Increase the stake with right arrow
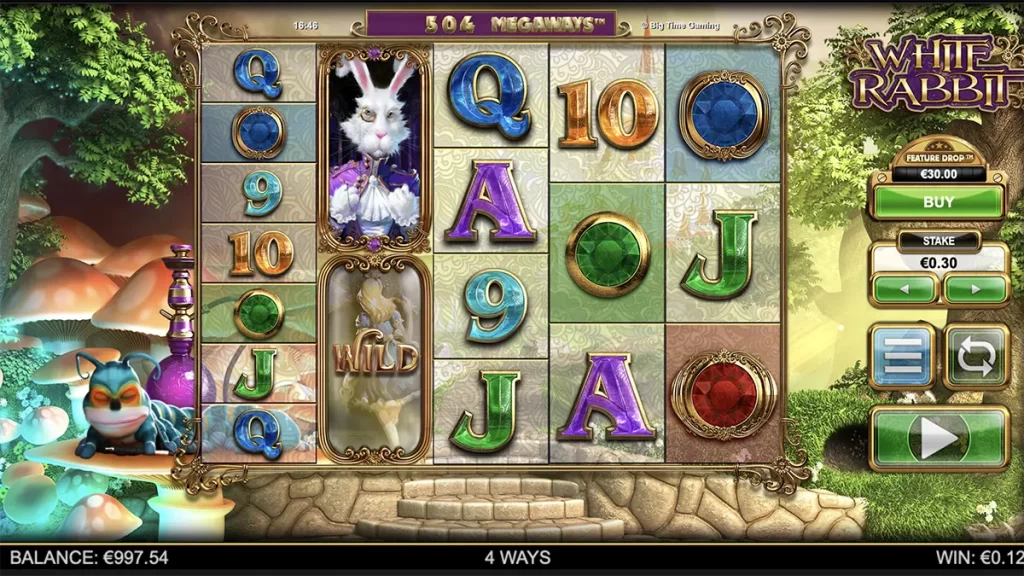This screenshot has width=1024, height=576. click(x=975, y=290)
